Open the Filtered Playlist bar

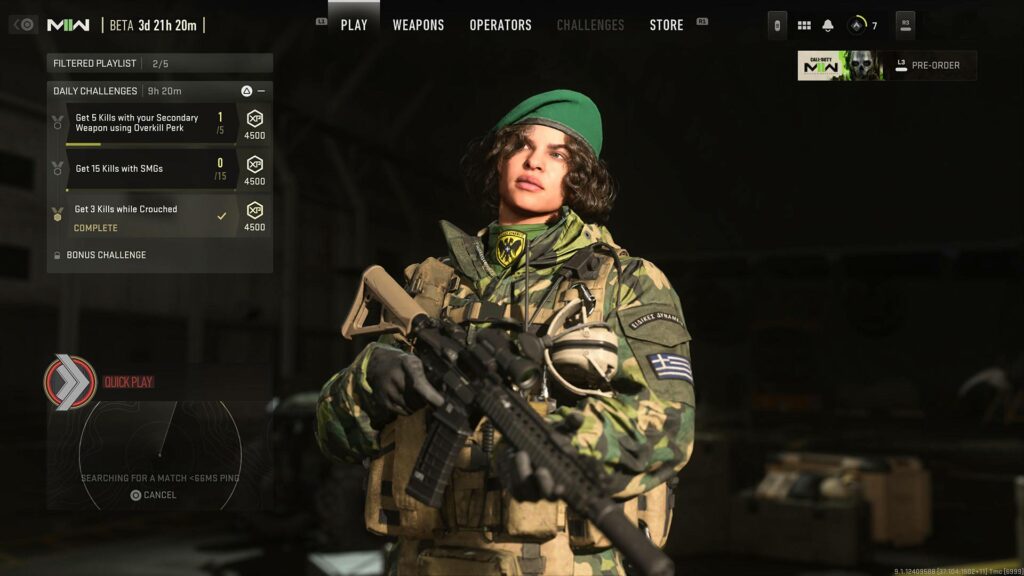pos(159,63)
